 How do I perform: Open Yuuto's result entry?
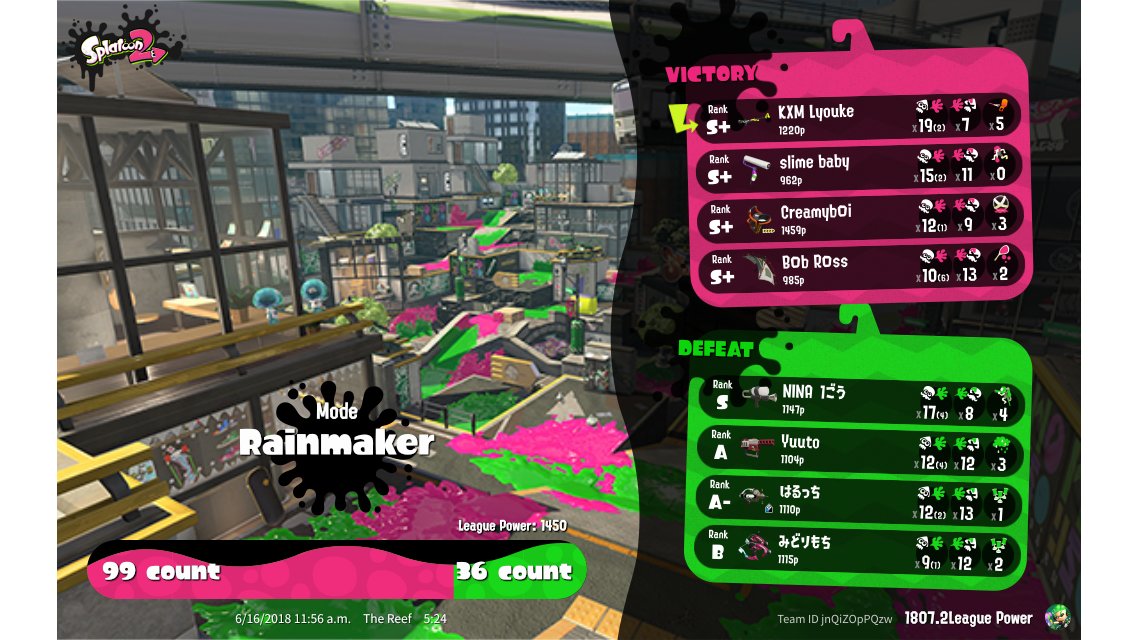coord(860,448)
